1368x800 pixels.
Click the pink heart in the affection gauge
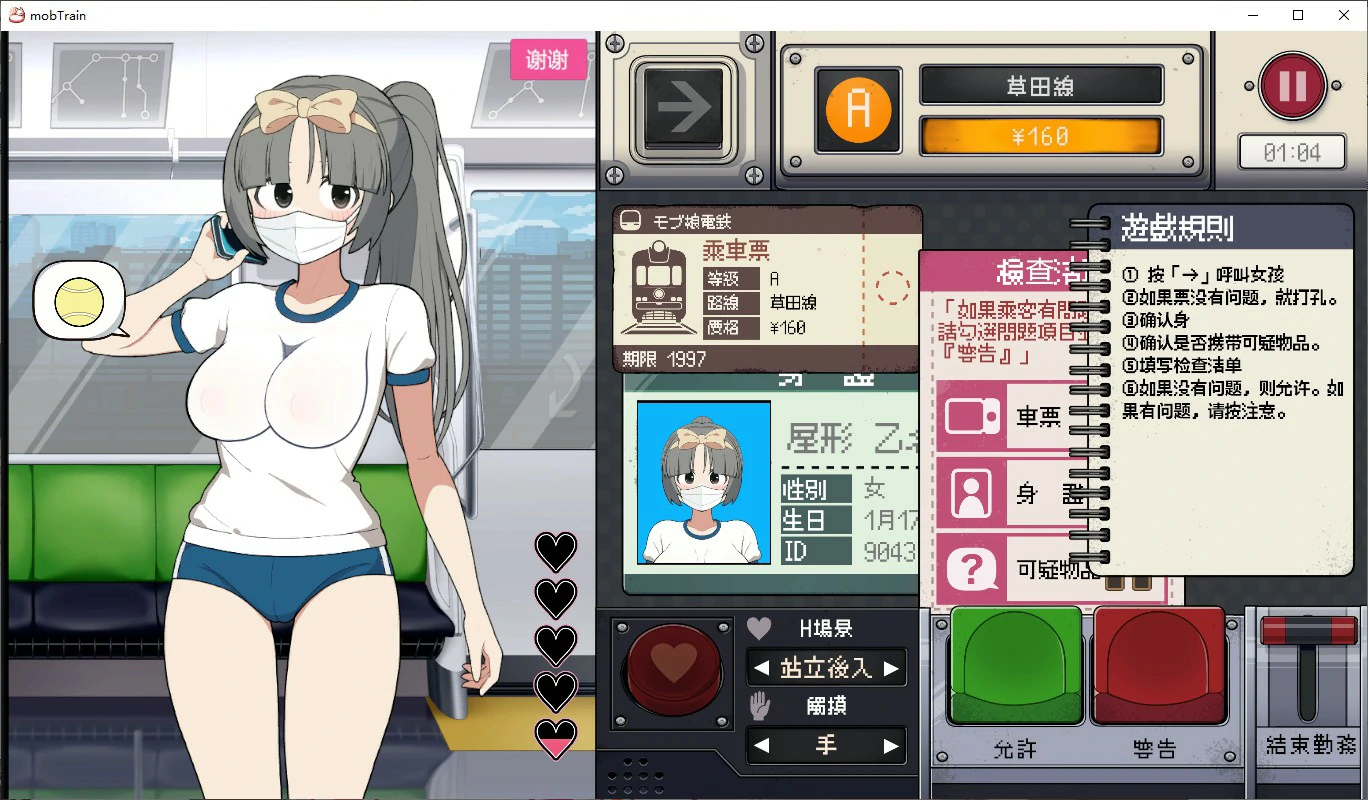point(556,738)
